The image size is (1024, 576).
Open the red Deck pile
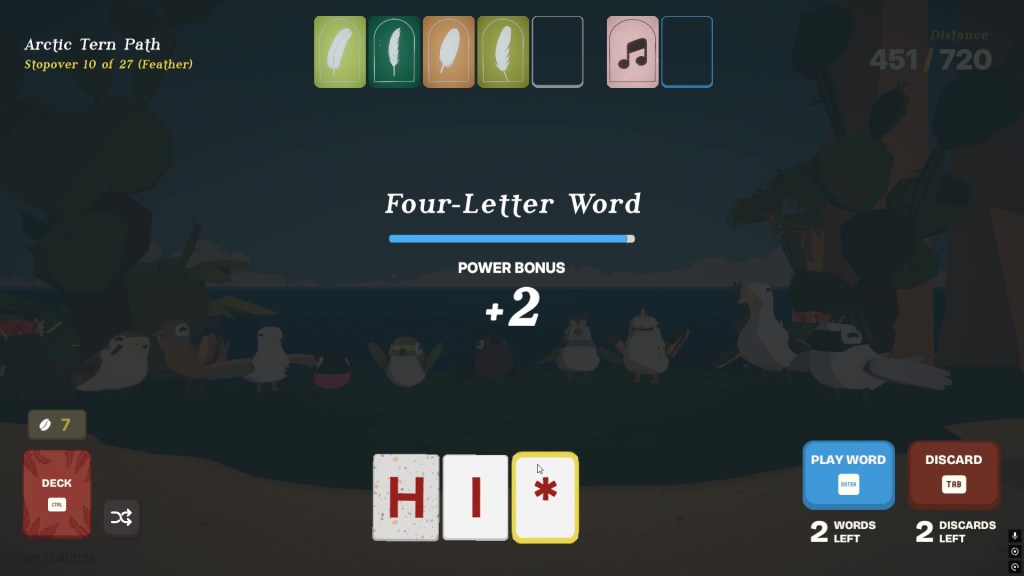click(57, 493)
